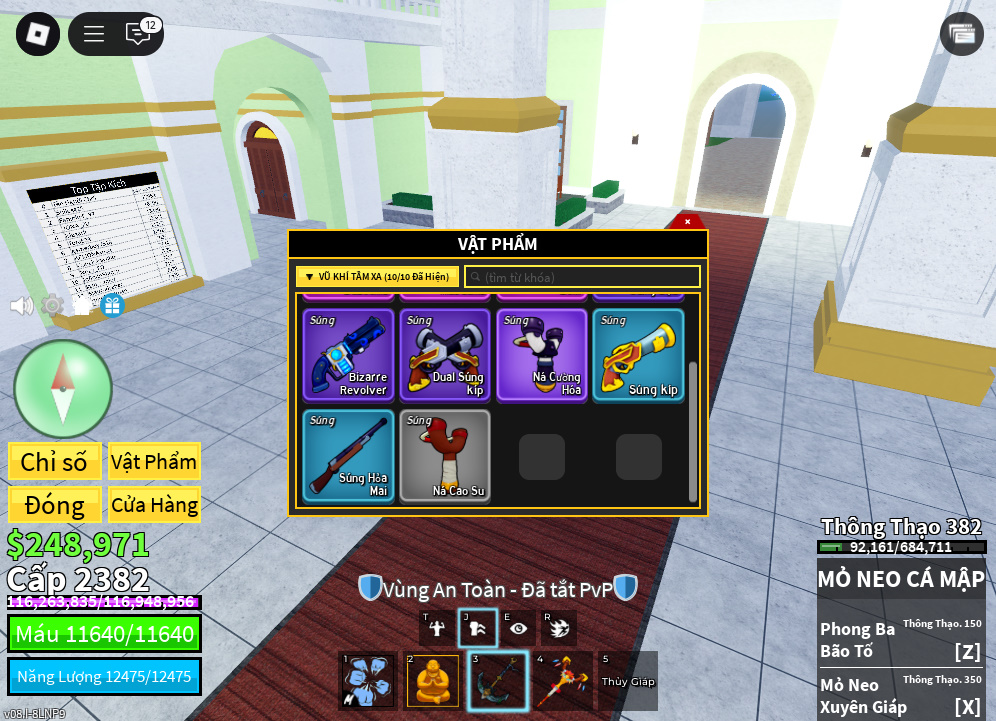Select the Súng Hỏa Mai musket

click(x=347, y=455)
